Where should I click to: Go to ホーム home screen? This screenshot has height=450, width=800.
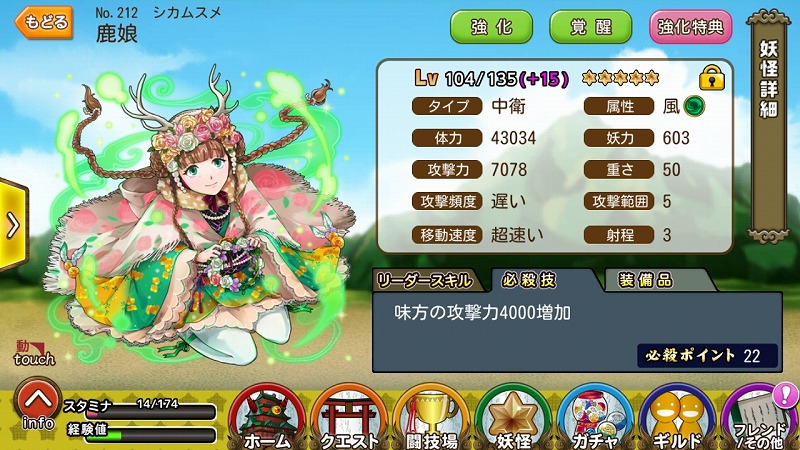[266, 417]
